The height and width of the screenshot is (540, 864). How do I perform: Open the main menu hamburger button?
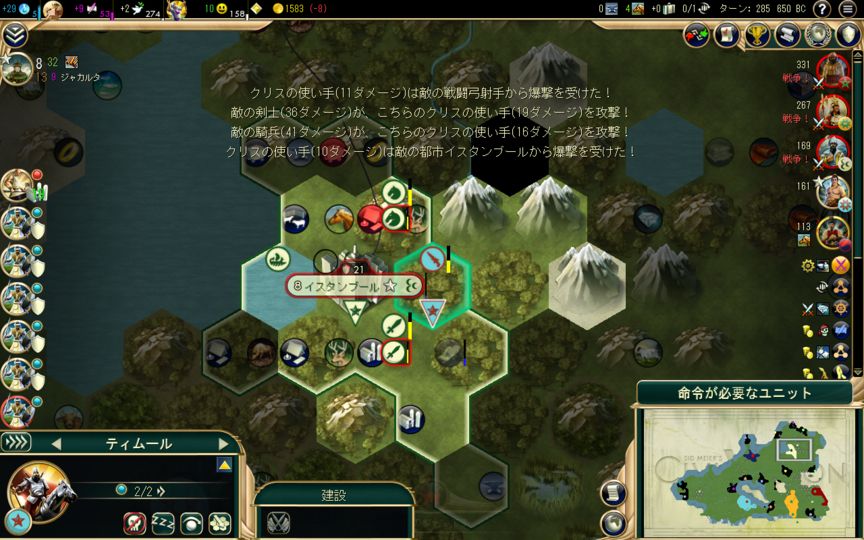point(848,9)
